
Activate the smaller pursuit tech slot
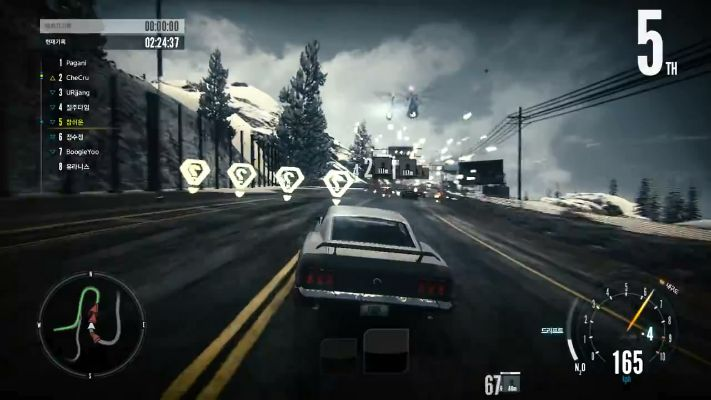tap(338, 355)
